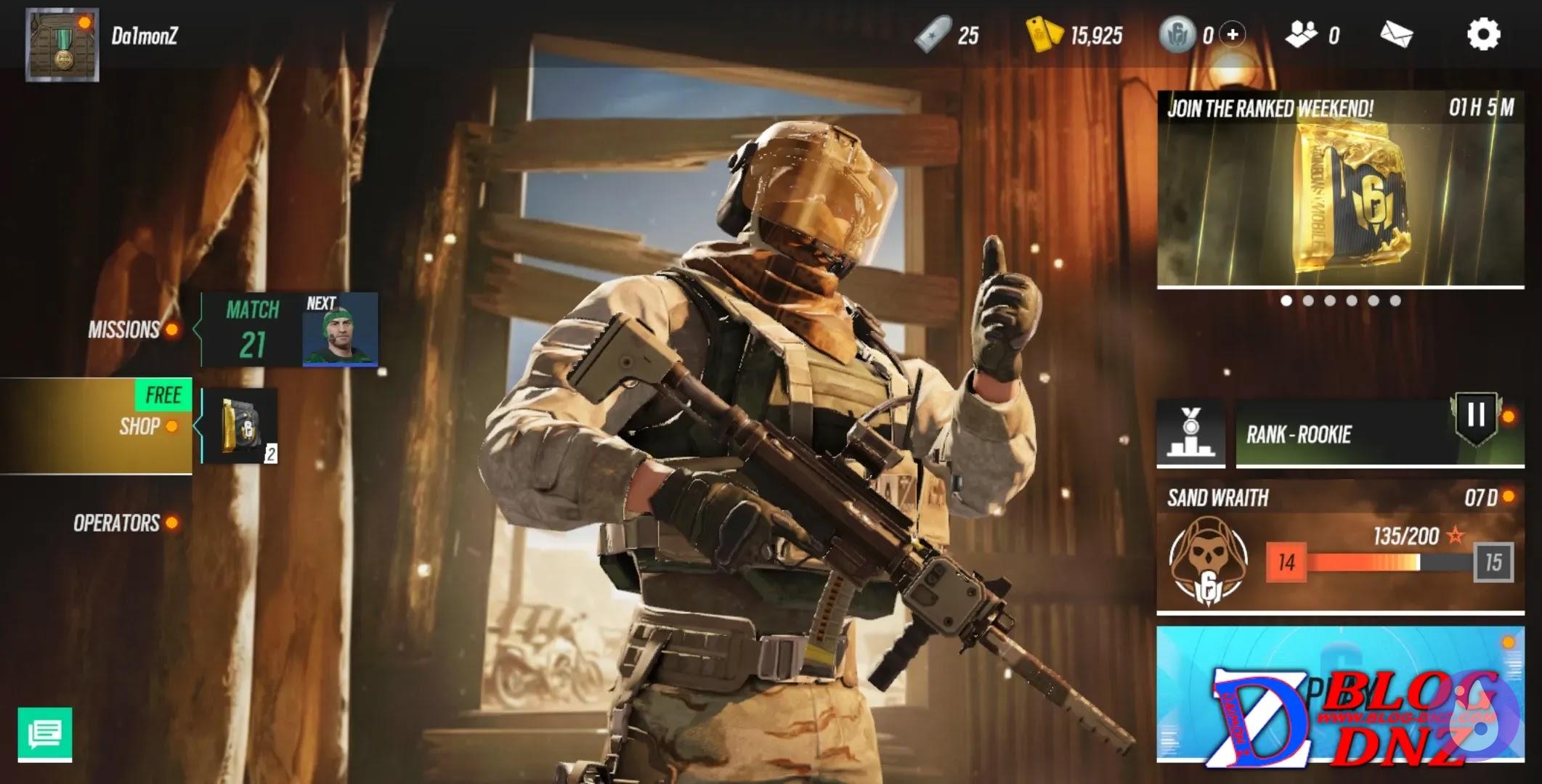Image resolution: width=1542 pixels, height=784 pixels.
Task: Open the Join the Ranked Weekend banner
Action: coord(1340,189)
